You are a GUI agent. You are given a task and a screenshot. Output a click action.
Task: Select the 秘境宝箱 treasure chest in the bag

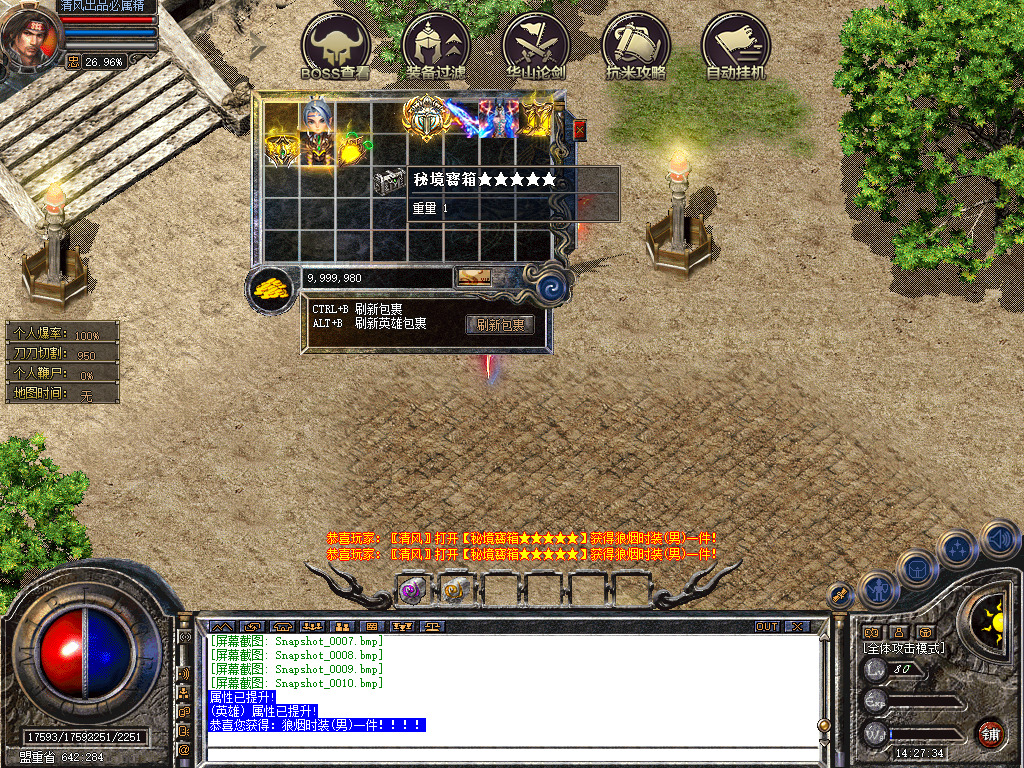click(388, 181)
